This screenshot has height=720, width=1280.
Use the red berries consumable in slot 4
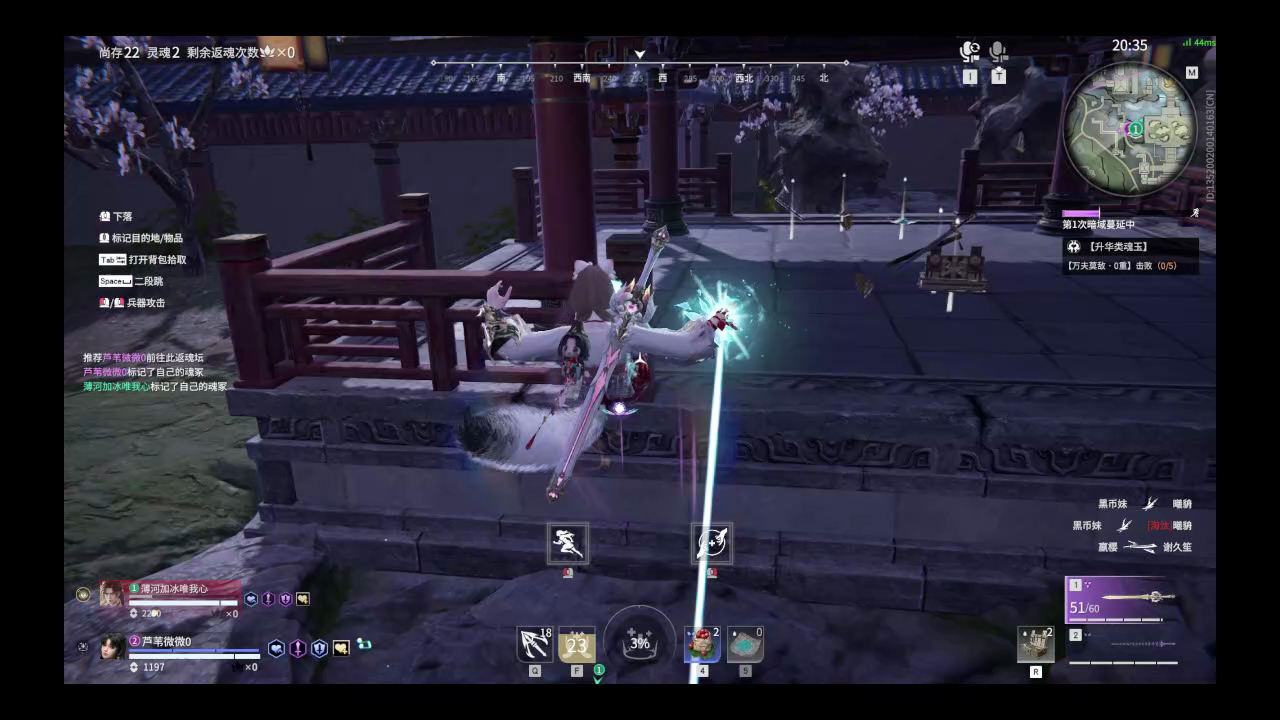[703, 643]
